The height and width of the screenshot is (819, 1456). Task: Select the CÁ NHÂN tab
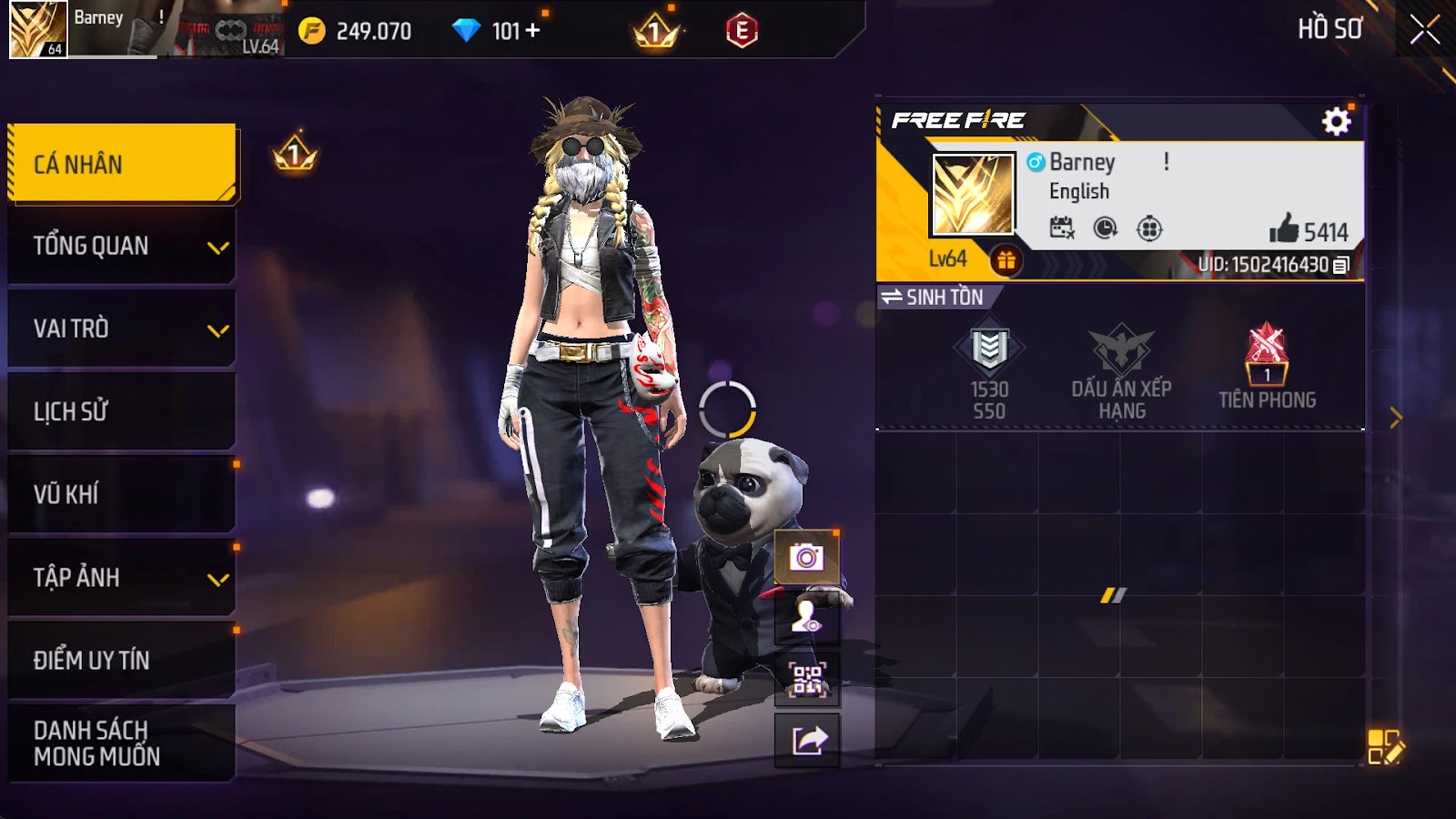point(121,164)
